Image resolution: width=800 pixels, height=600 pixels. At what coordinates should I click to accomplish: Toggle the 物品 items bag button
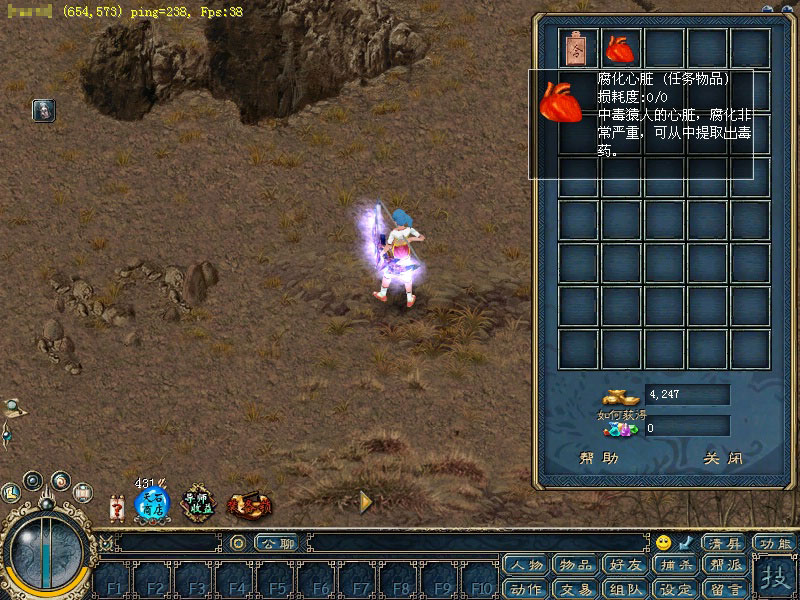click(x=576, y=566)
